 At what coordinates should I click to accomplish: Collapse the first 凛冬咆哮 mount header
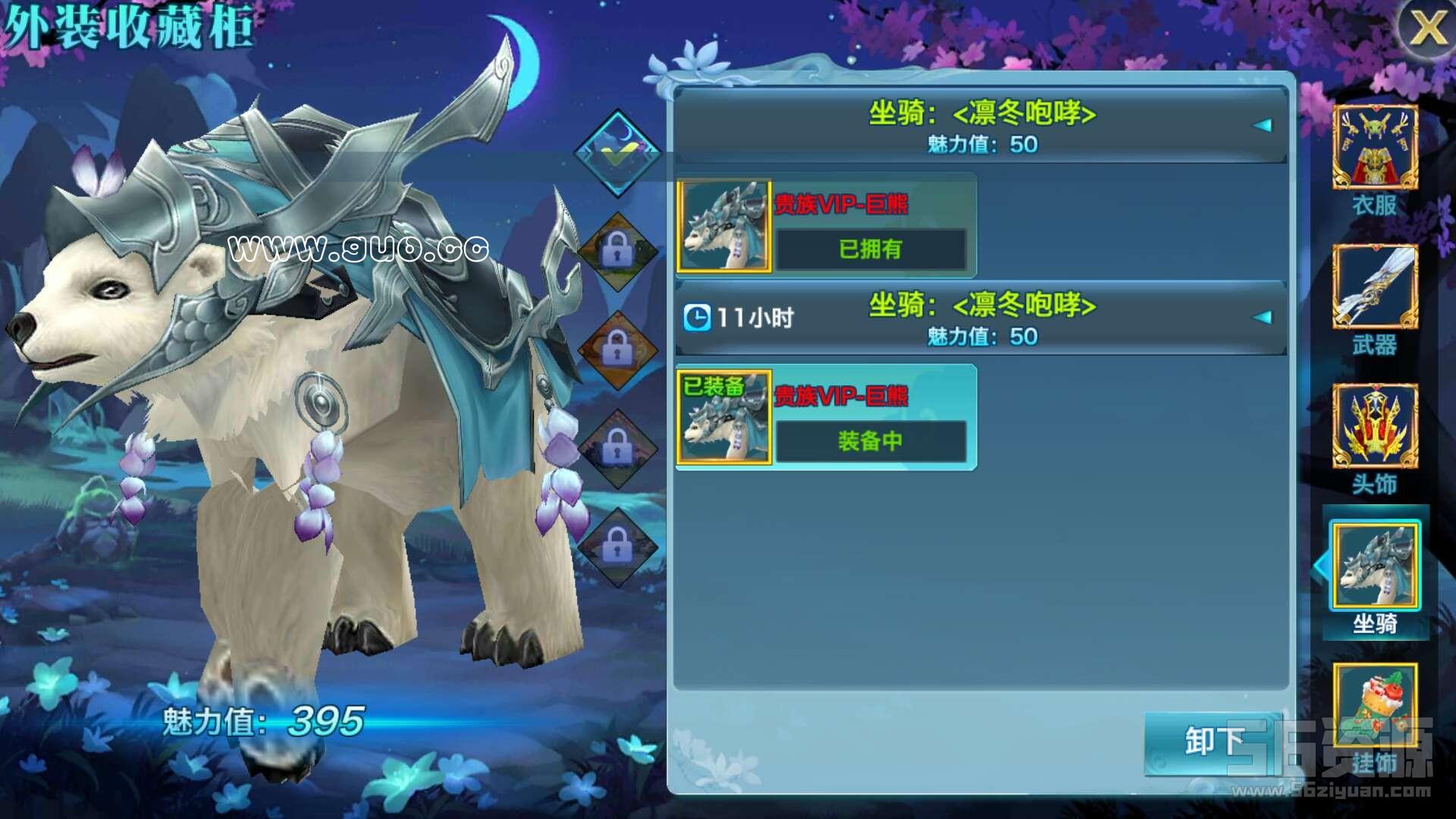tap(1262, 126)
